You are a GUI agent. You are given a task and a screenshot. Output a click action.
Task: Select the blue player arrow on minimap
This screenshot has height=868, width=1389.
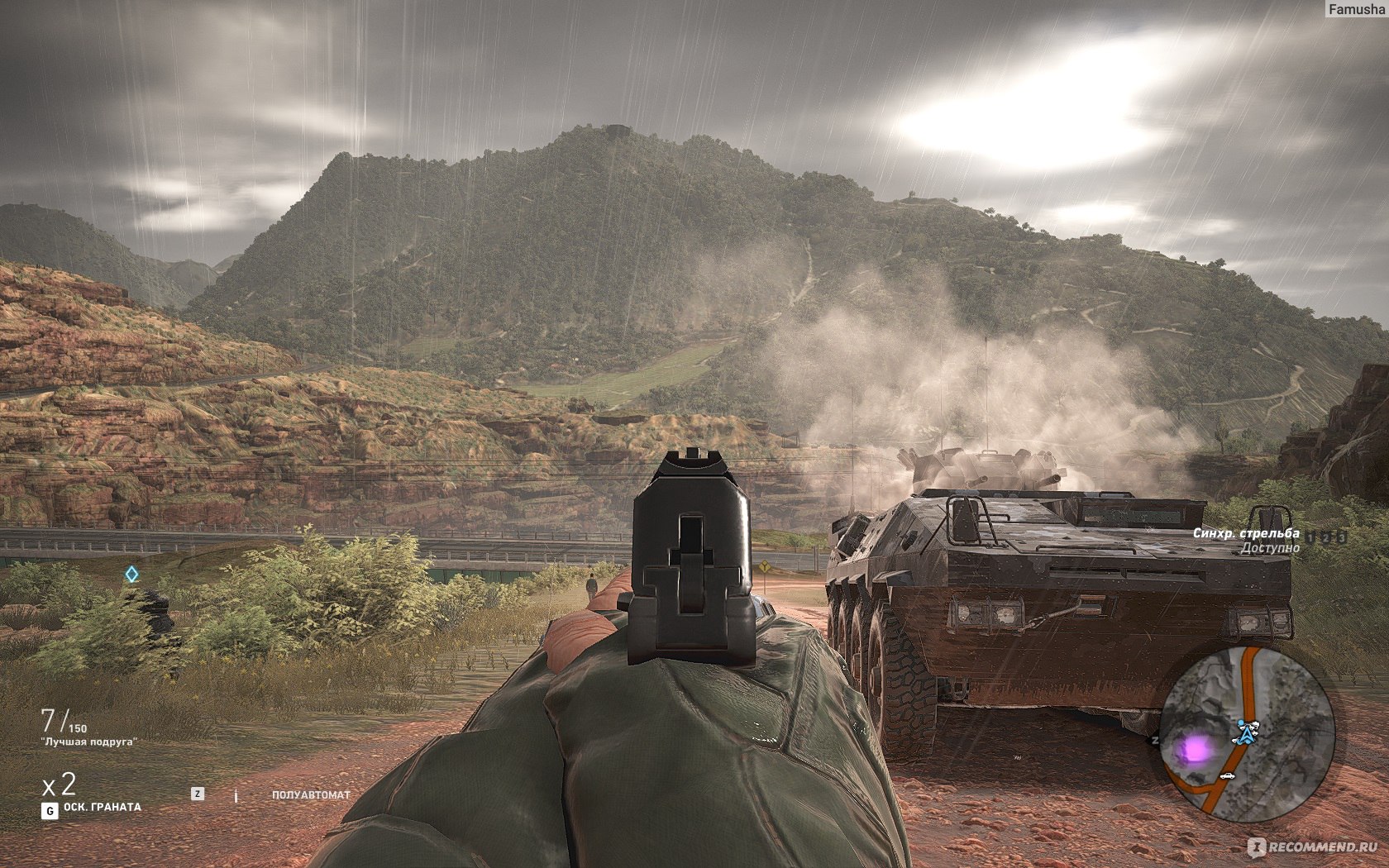(x=1244, y=732)
